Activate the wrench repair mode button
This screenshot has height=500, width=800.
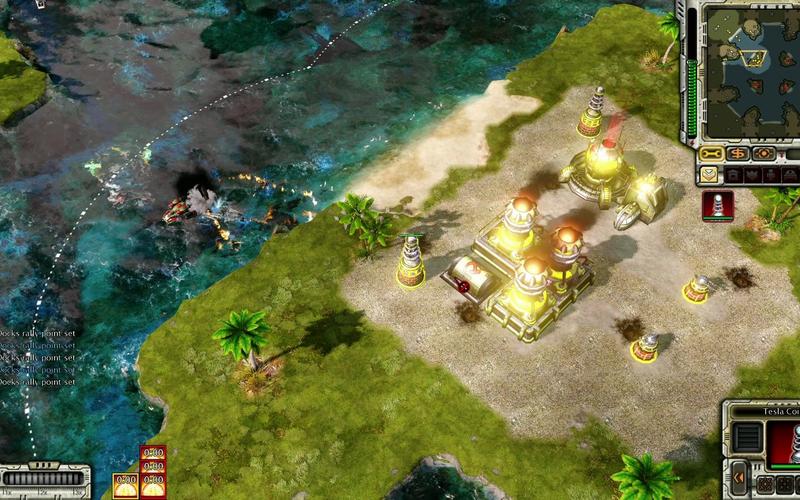[x=711, y=154]
